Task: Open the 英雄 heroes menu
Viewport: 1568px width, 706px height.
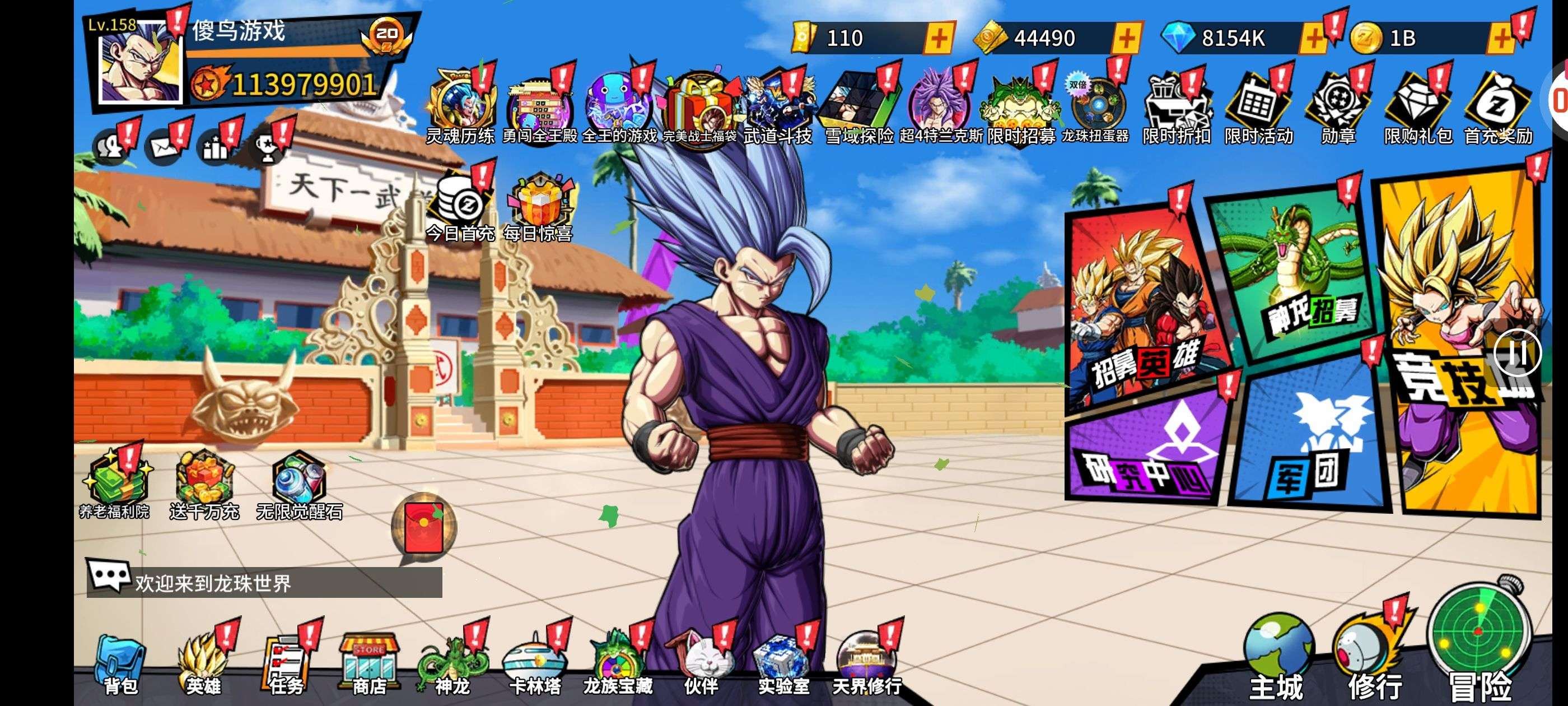Action: coord(203,664)
